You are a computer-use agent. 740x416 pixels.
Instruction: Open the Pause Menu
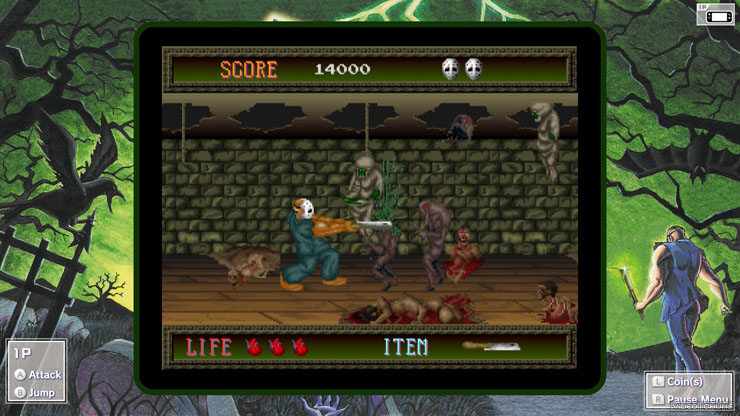coord(691,400)
